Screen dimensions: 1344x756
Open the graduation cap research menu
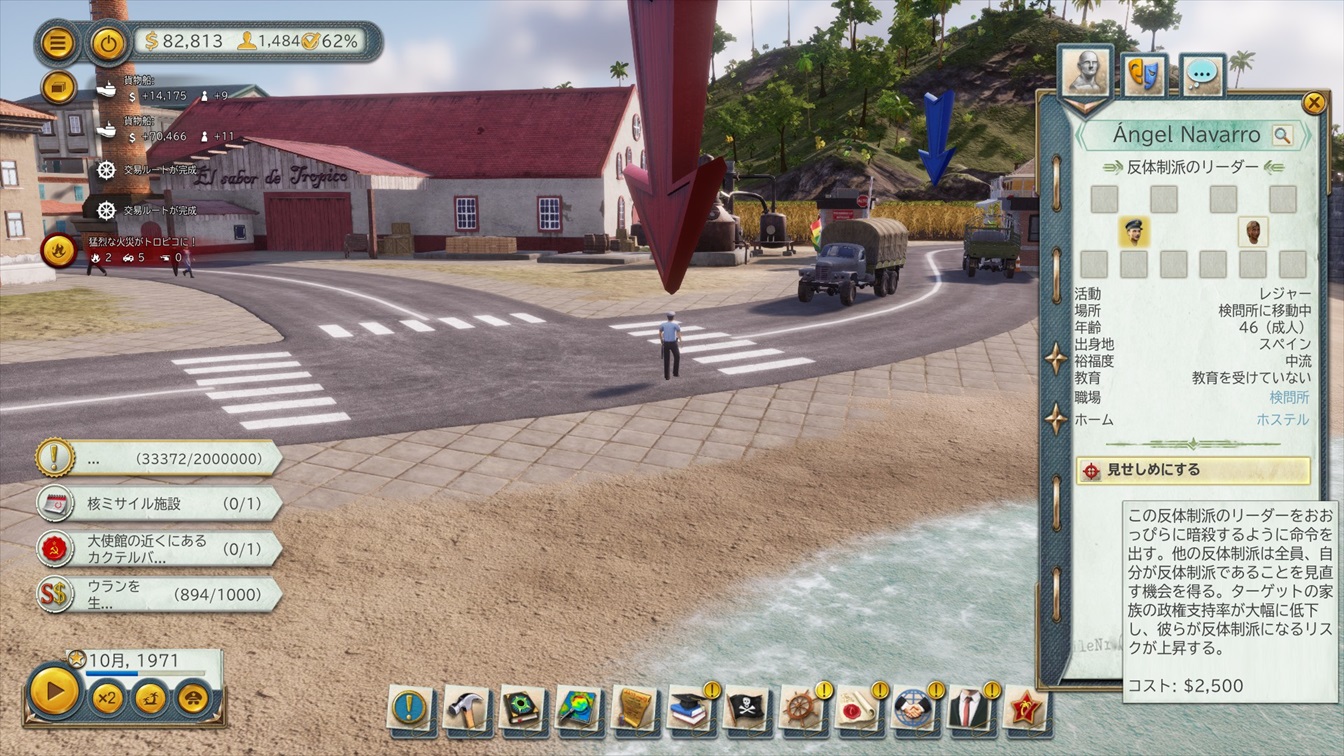(x=689, y=708)
